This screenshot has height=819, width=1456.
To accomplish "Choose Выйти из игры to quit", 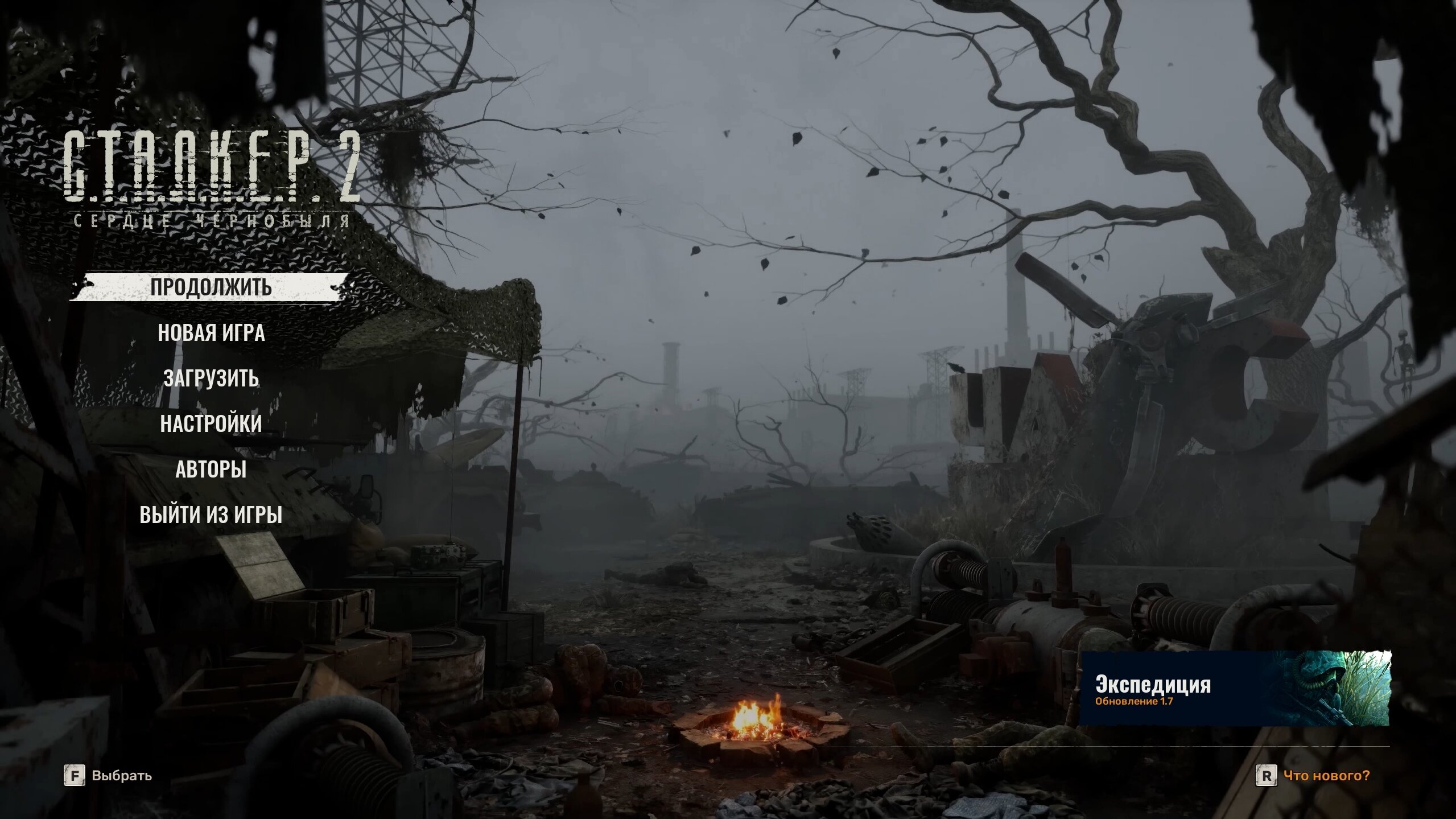I will (x=211, y=515).
